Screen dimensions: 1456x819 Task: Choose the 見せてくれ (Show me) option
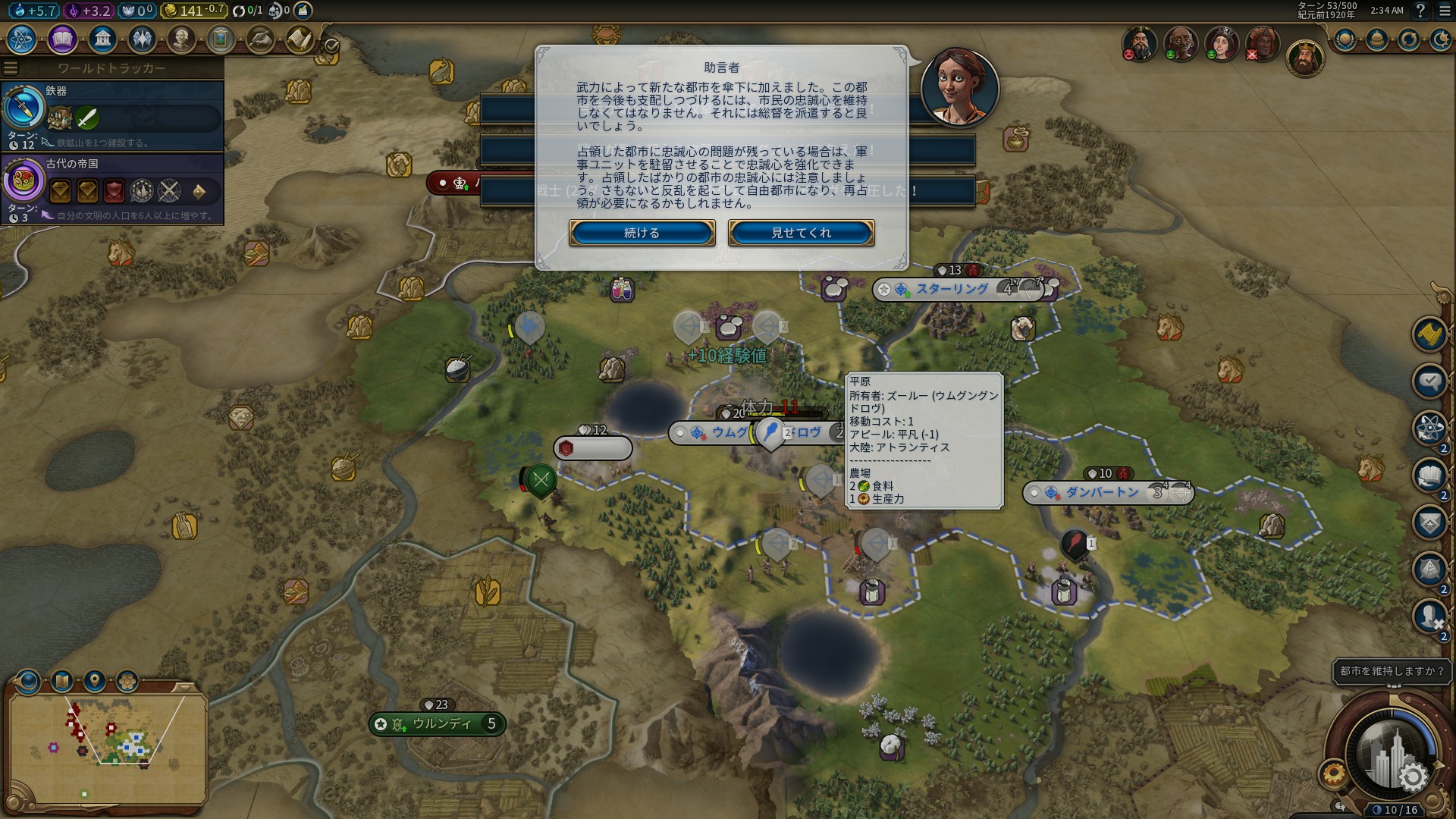801,233
